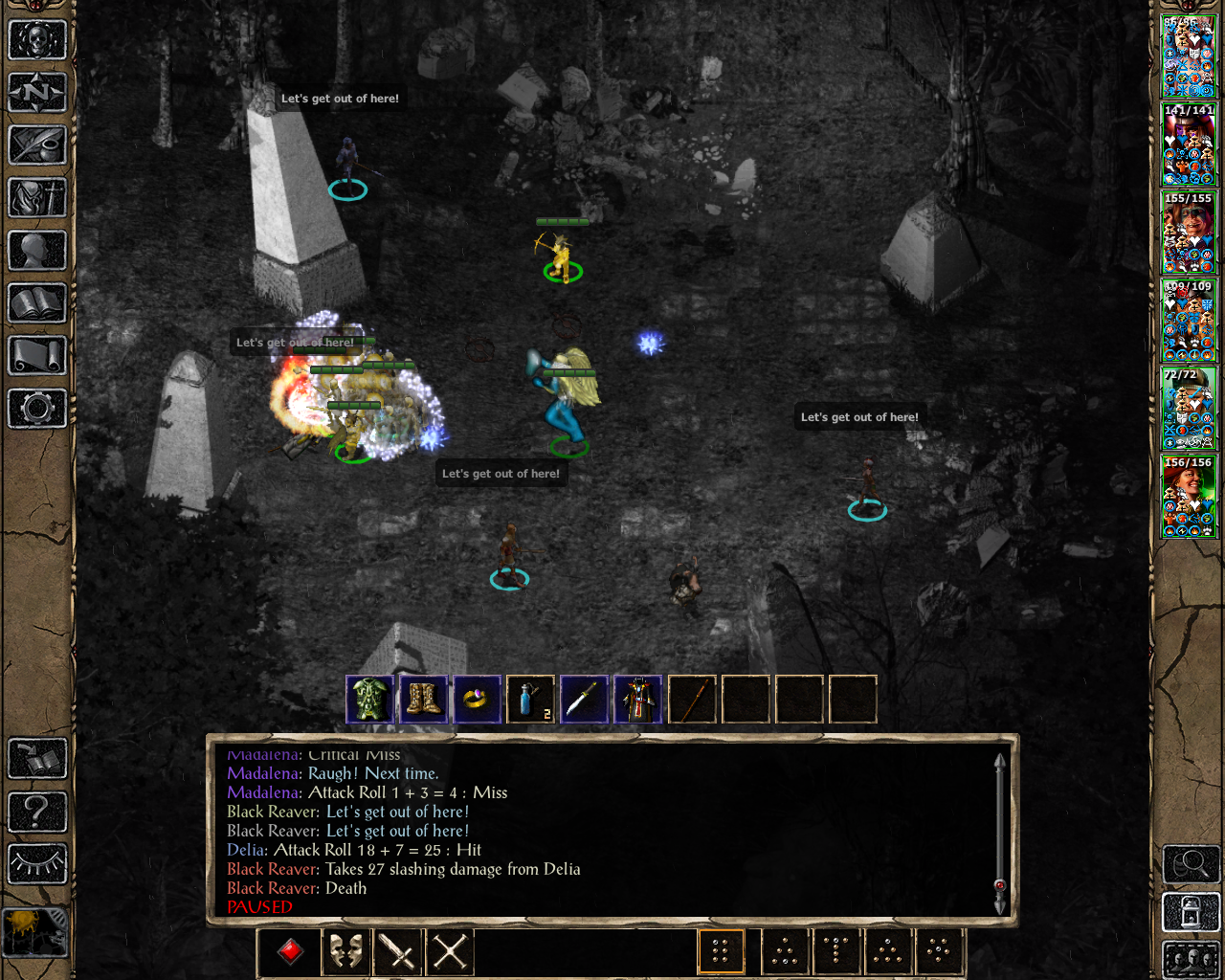This screenshot has height=980, width=1225.
Task: Click the skull button in the sidebar
Action: pos(37,40)
